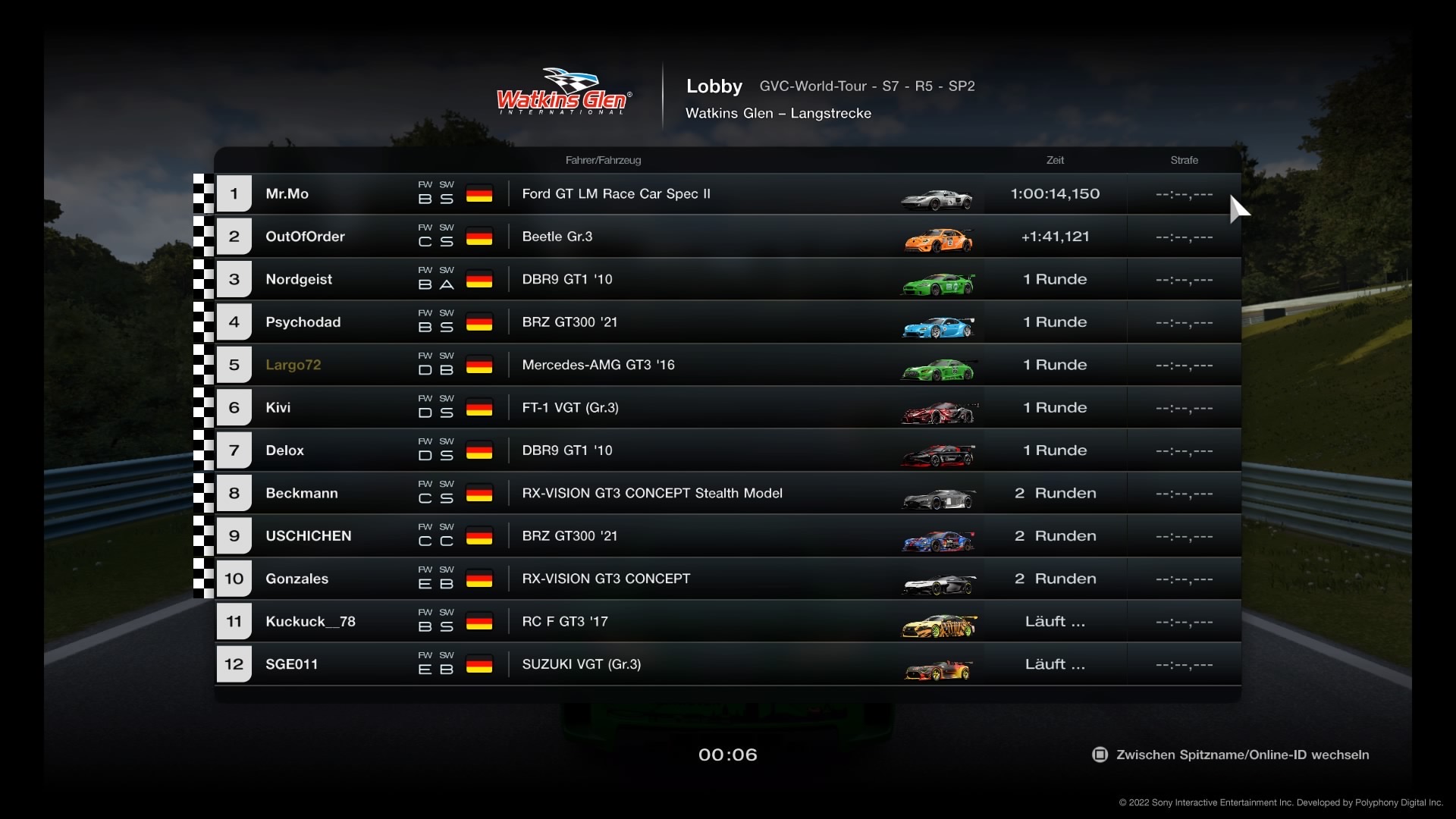Image resolution: width=1456 pixels, height=819 pixels.
Task: Click the USCHICHEN driver entry
Action: 728,536
